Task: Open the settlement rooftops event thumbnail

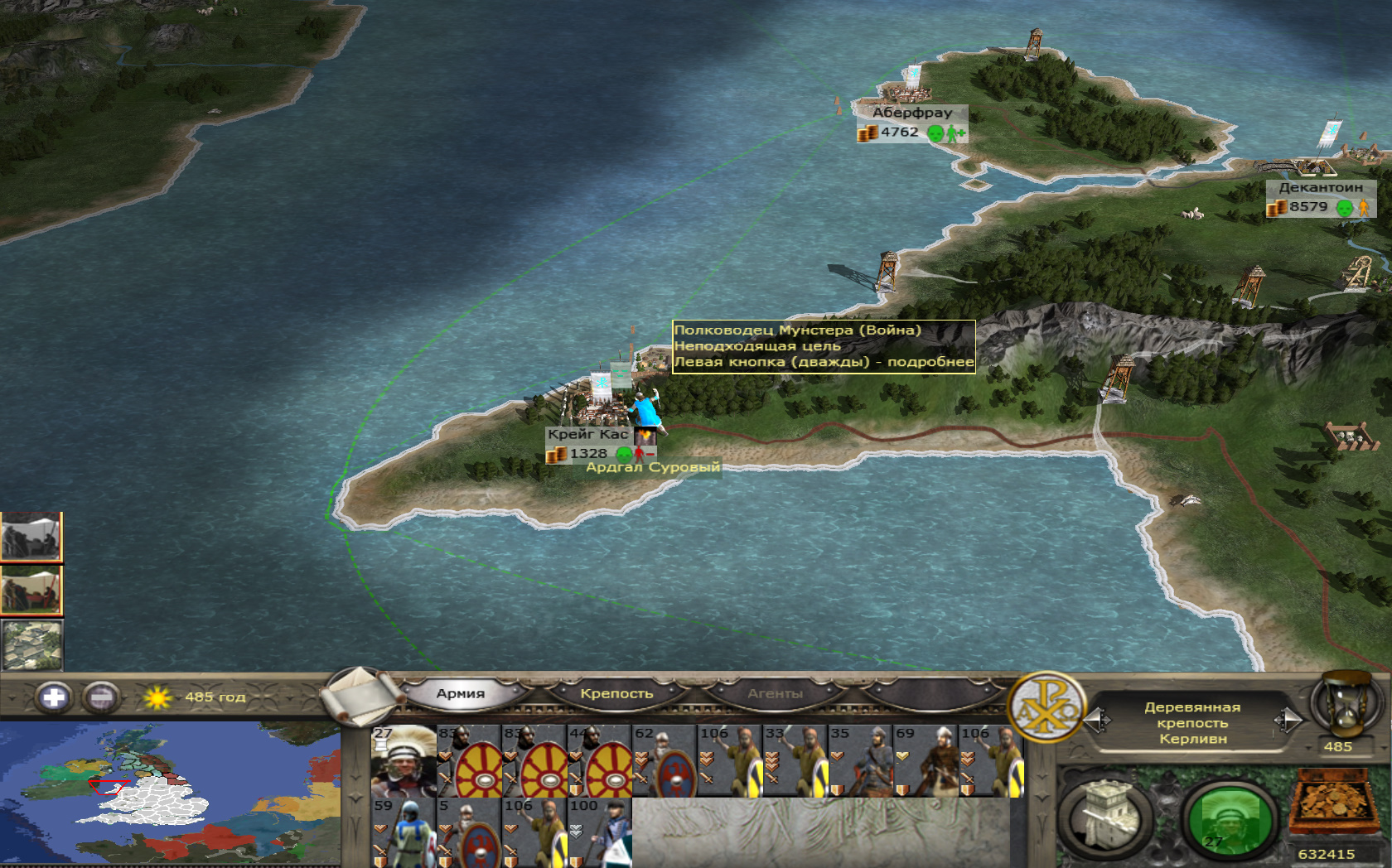Action: coord(31,645)
